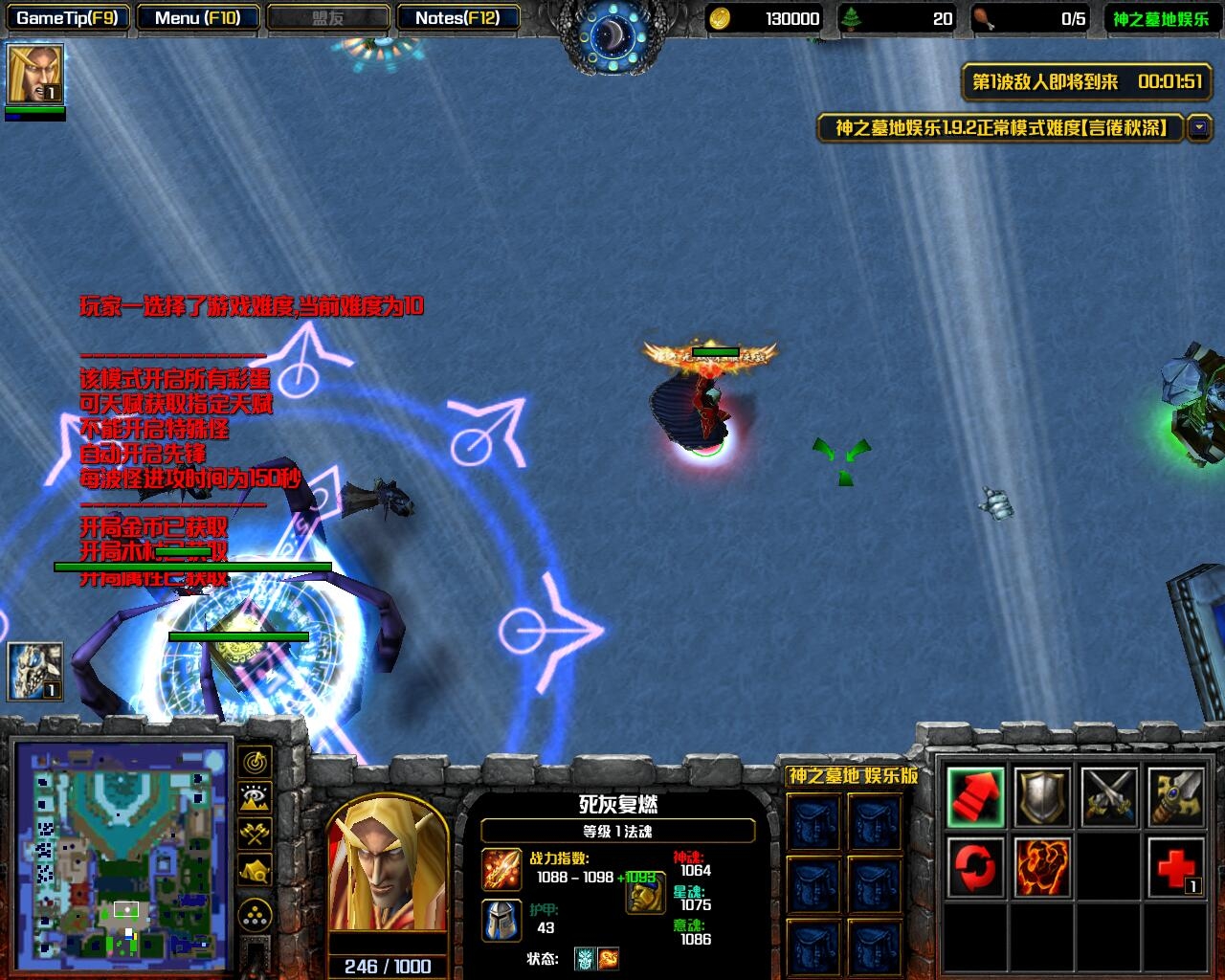1225x980 pixels.
Task: Activate the flaming fist ability
Action: [1042, 866]
